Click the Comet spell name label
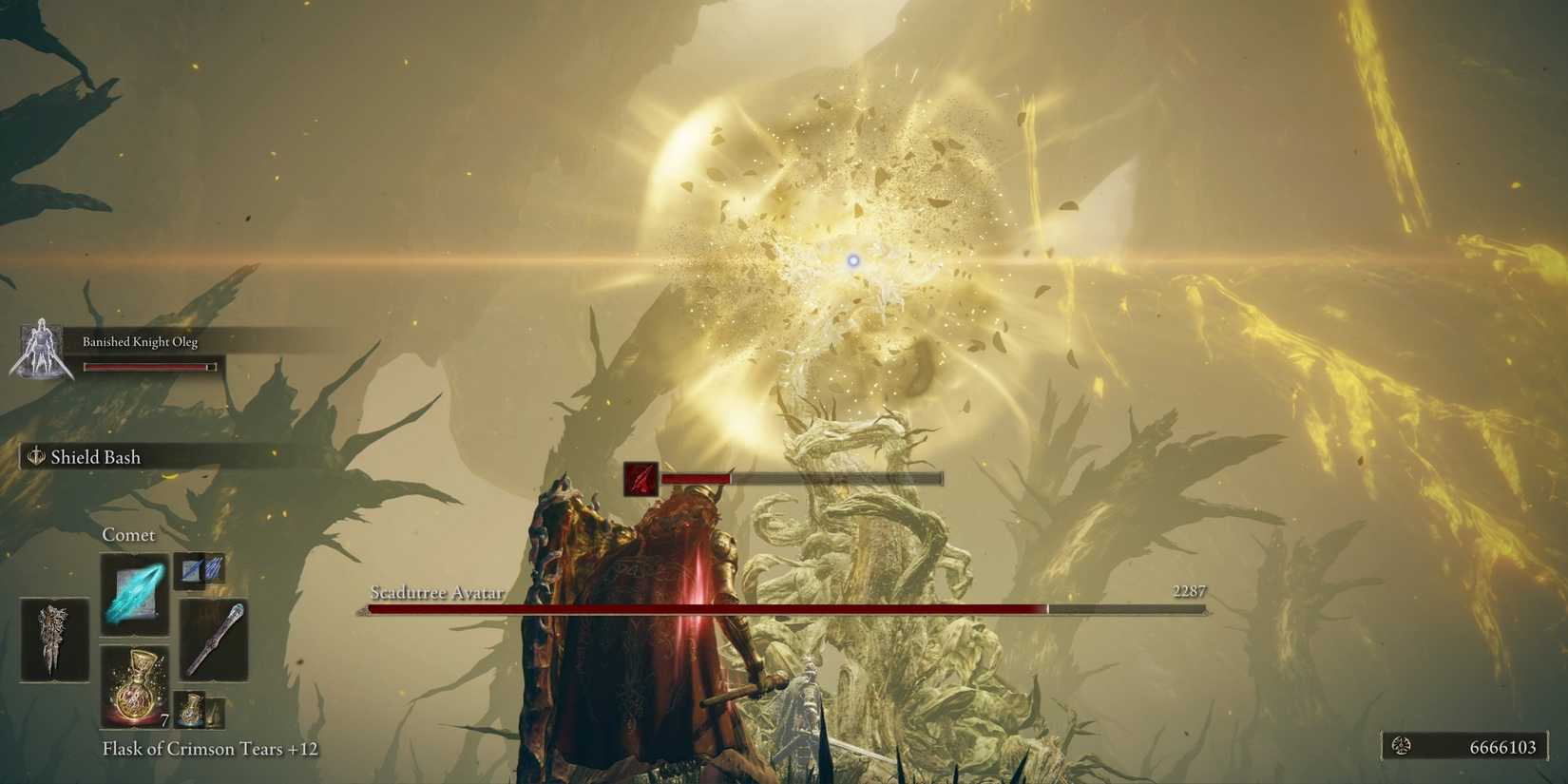The height and width of the screenshot is (784, 1568). (130, 534)
